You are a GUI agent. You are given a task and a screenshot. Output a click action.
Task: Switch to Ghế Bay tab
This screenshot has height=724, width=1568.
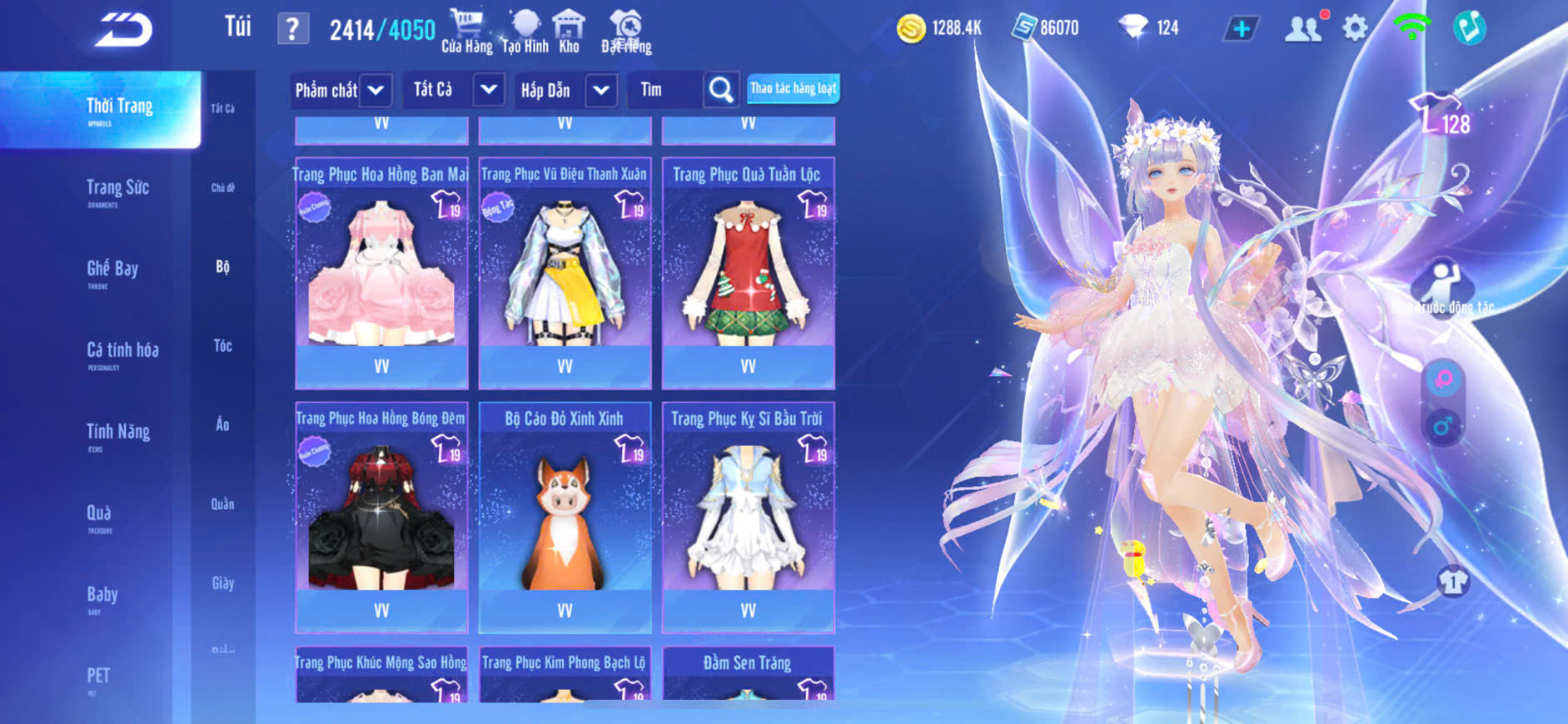click(x=112, y=270)
